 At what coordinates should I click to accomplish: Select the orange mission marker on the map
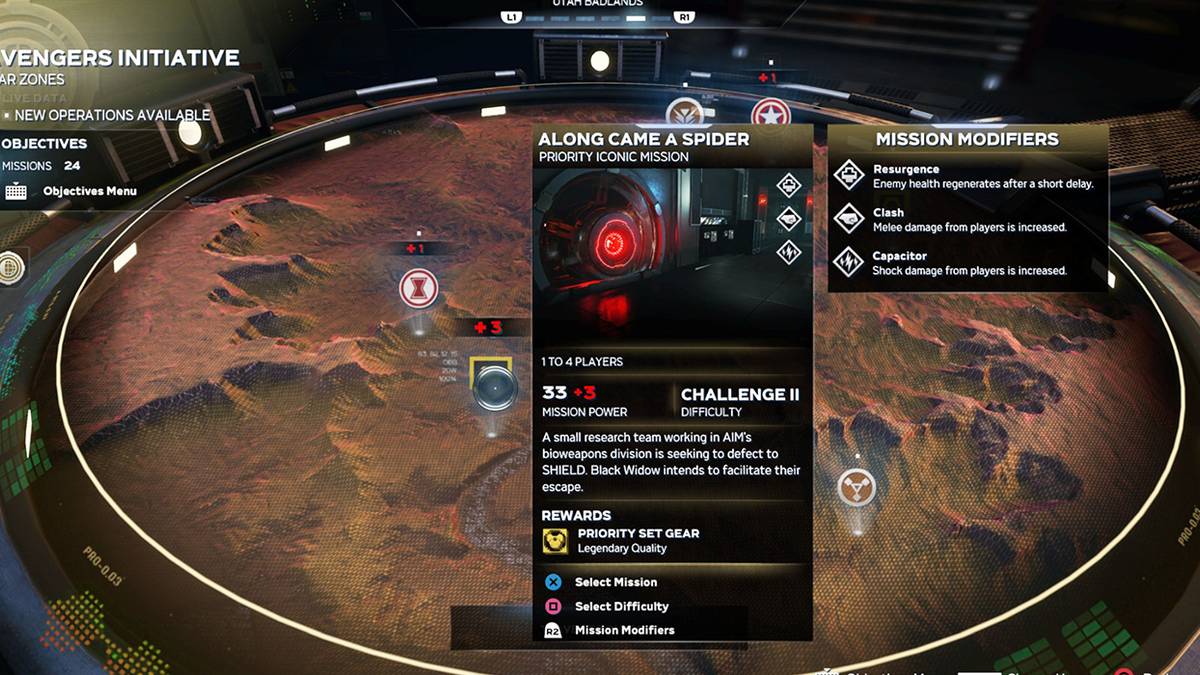[x=856, y=488]
